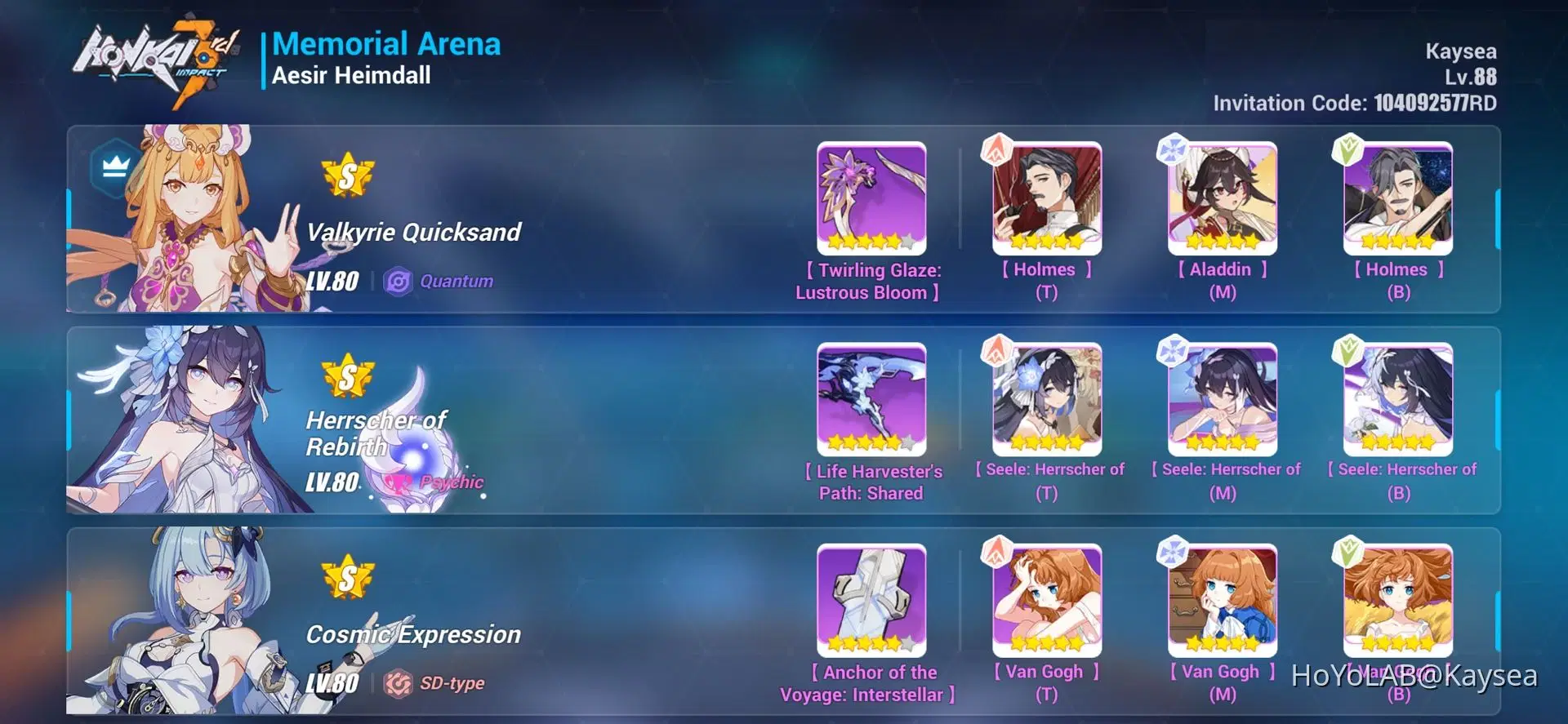The image size is (1568, 724).
Task: Click the blue element badge on Aladdin (M) portrait
Action: pyautogui.click(x=1170, y=149)
